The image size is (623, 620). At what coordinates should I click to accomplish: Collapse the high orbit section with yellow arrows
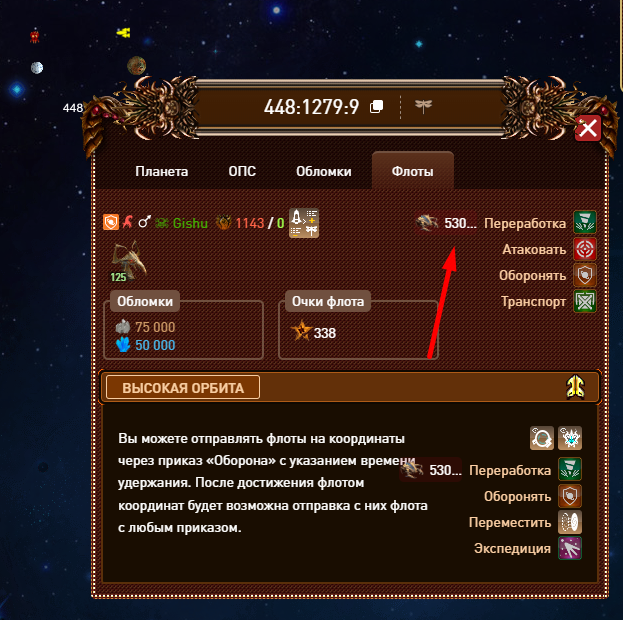click(576, 387)
